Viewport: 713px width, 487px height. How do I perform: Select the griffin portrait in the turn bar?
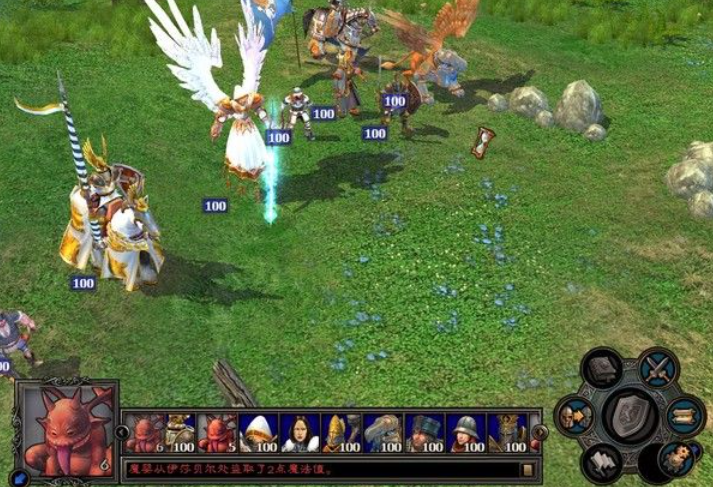(383, 433)
